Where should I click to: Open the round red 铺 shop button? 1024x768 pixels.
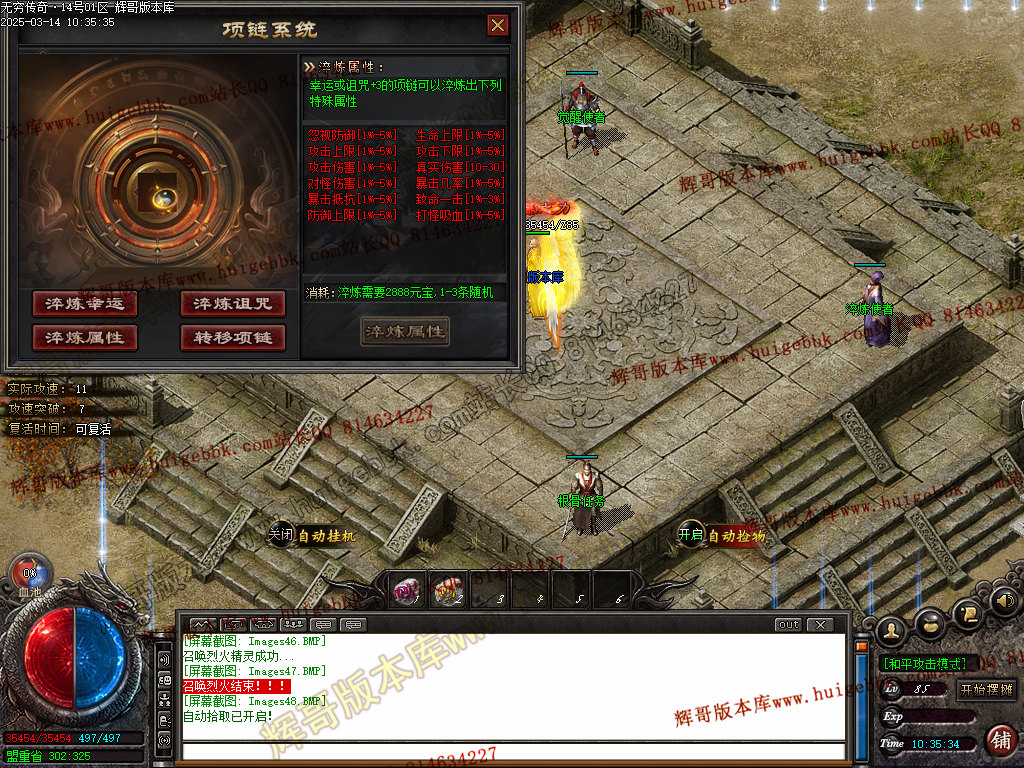pos(999,740)
